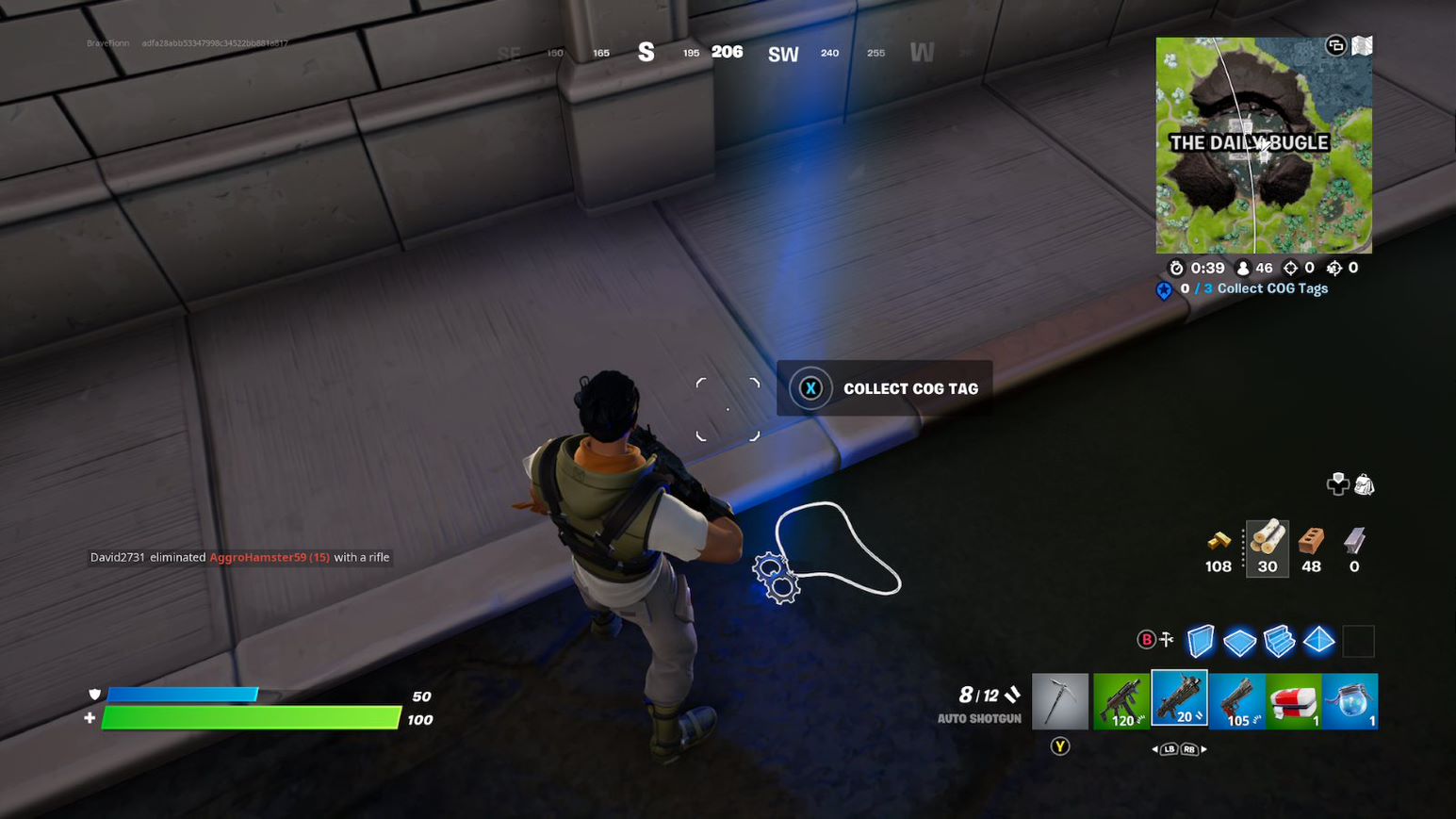This screenshot has width=1456, height=819.
Task: Select the pistol with 105 ammo
Action: pyautogui.click(x=1239, y=699)
